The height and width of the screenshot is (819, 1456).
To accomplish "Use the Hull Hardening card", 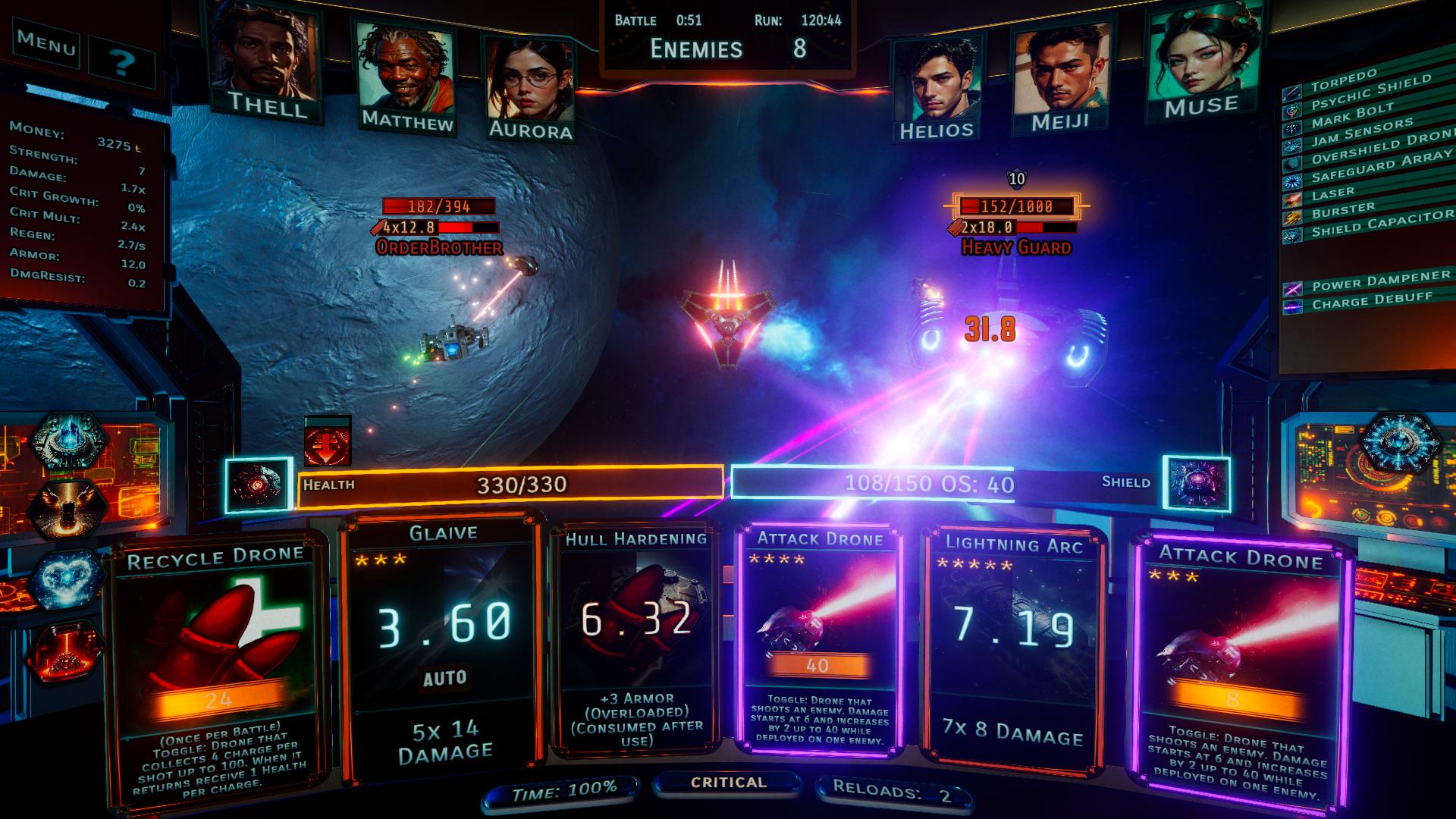I will (637, 641).
